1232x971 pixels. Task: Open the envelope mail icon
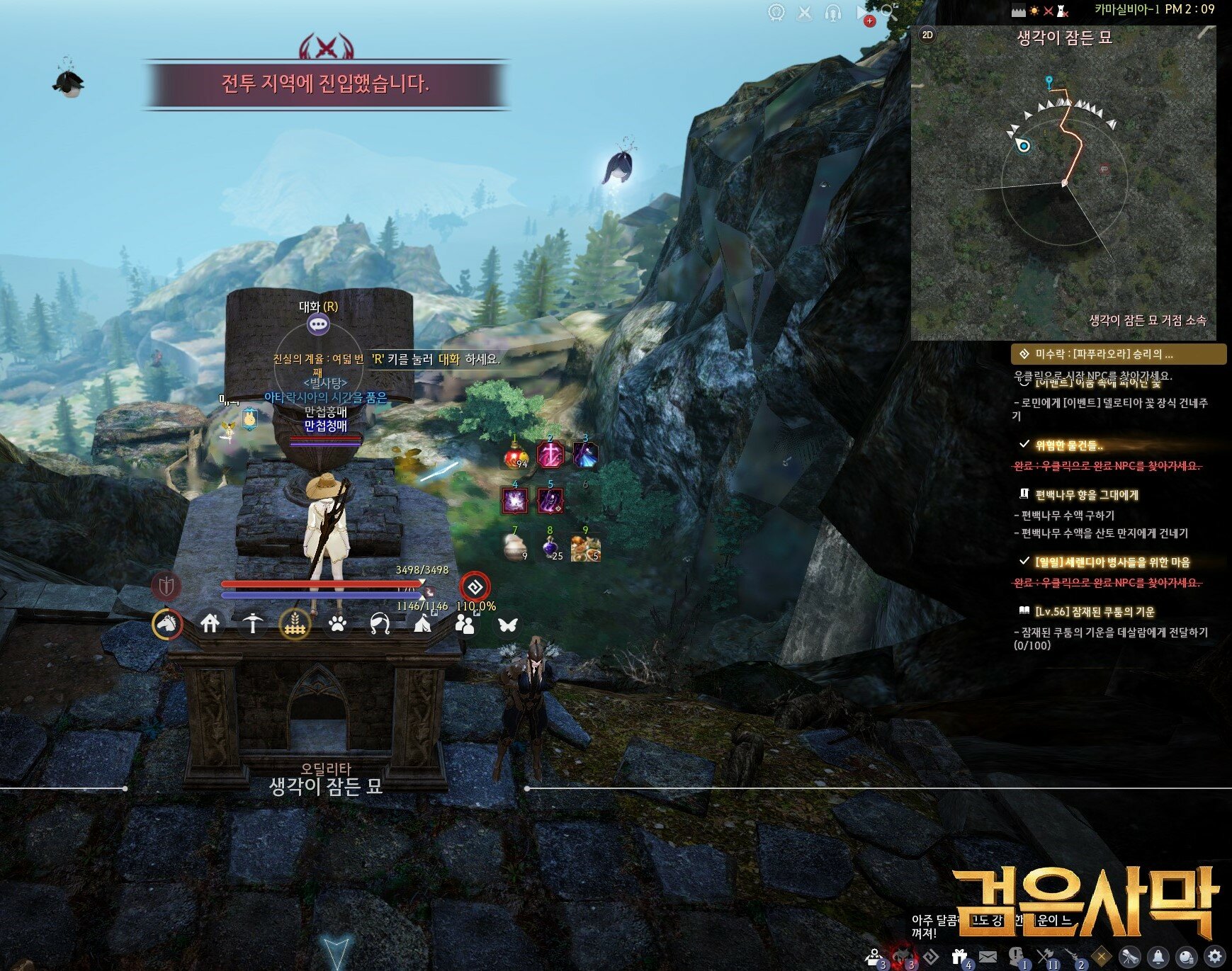[x=988, y=956]
